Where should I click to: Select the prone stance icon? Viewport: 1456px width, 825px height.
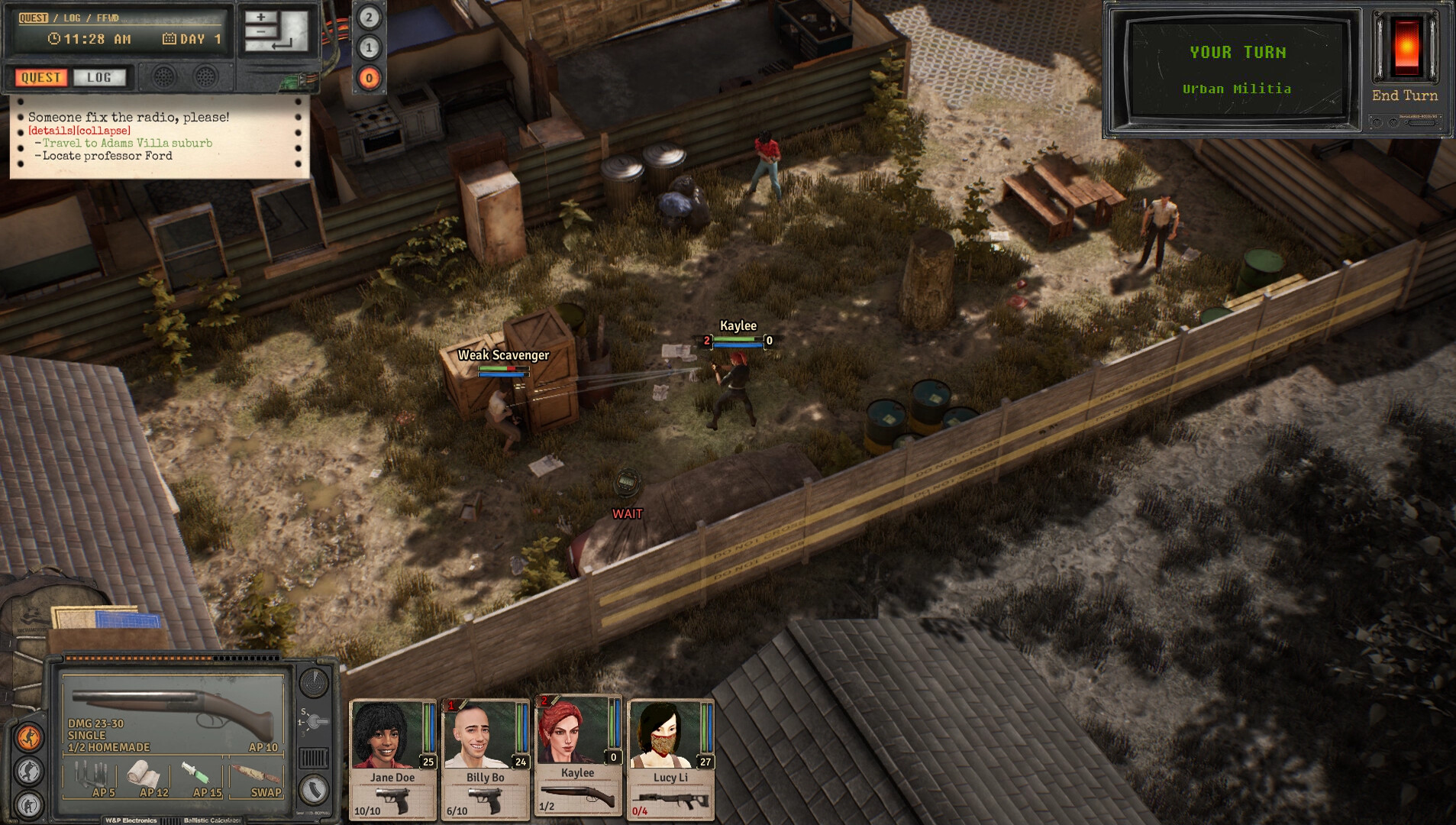click(x=31, y=806)
